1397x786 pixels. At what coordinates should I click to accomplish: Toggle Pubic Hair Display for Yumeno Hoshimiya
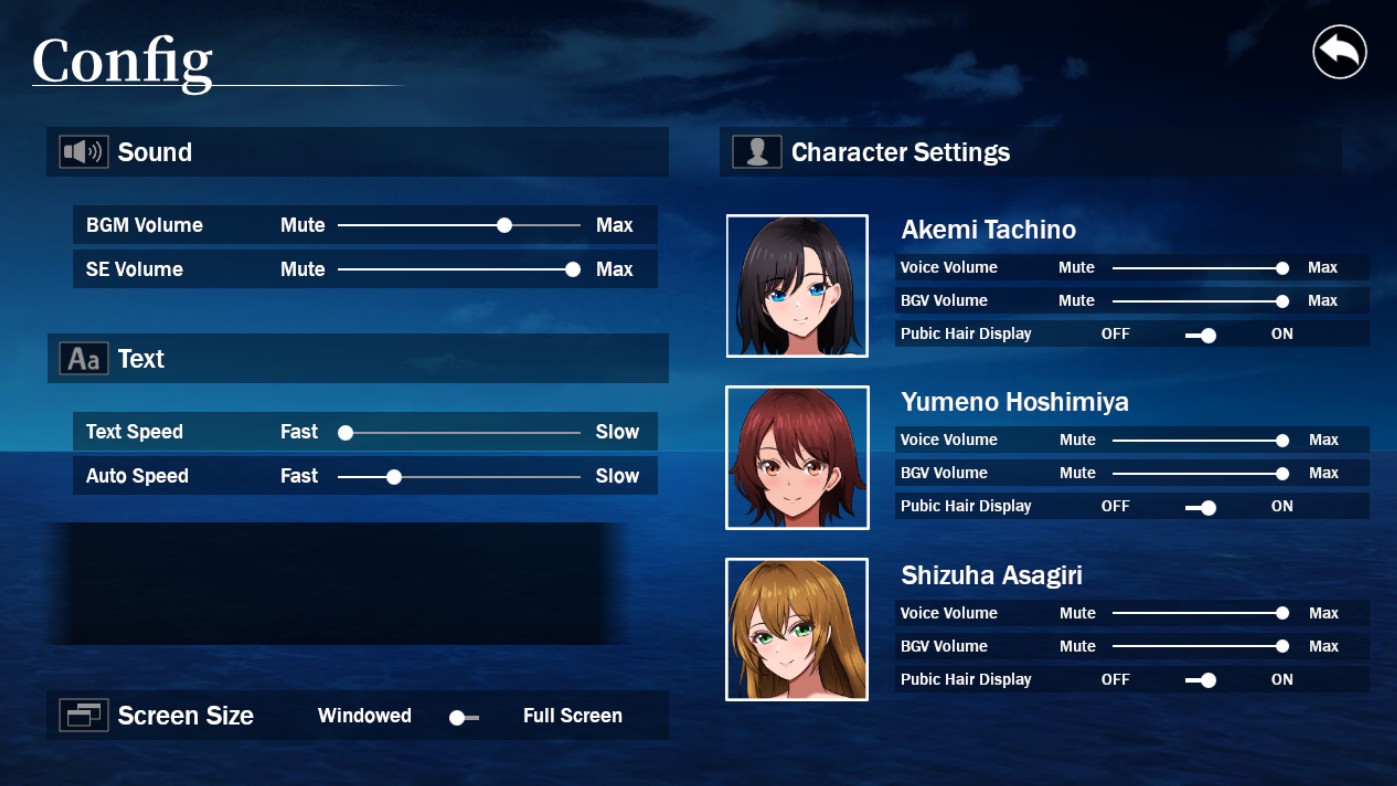[1203, 507]
